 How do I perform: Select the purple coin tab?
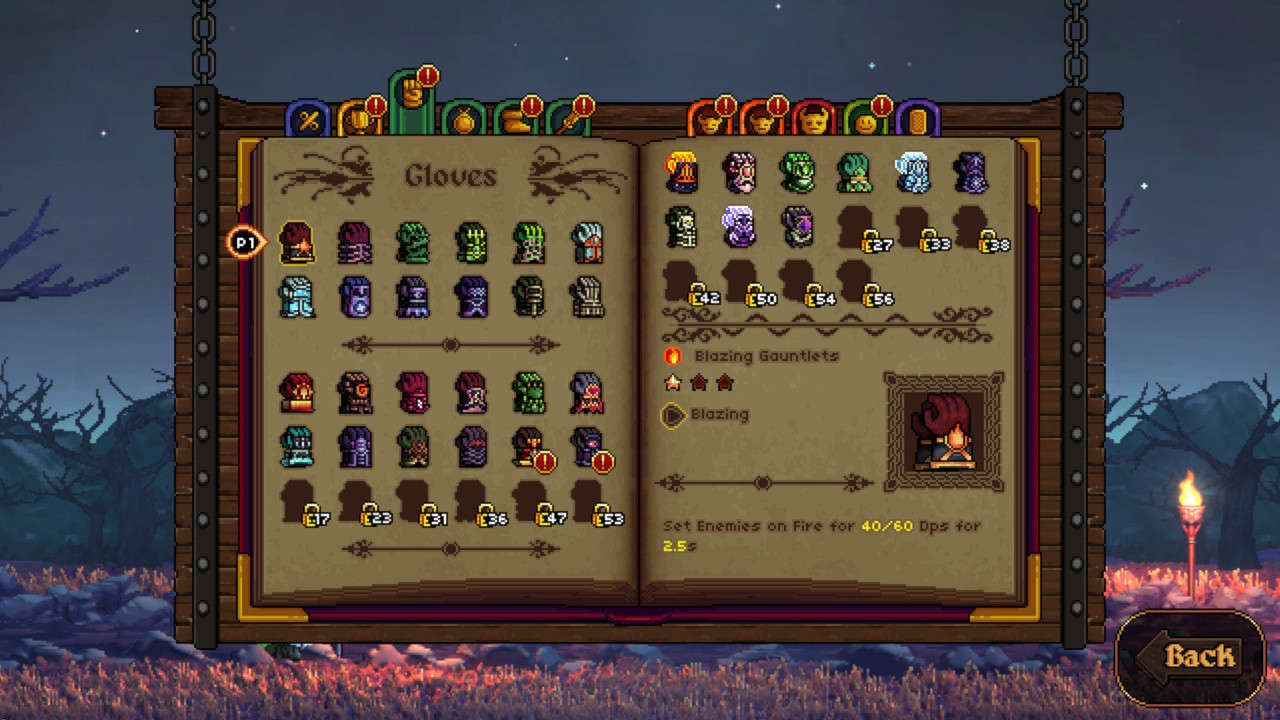[x=918, y=120]
